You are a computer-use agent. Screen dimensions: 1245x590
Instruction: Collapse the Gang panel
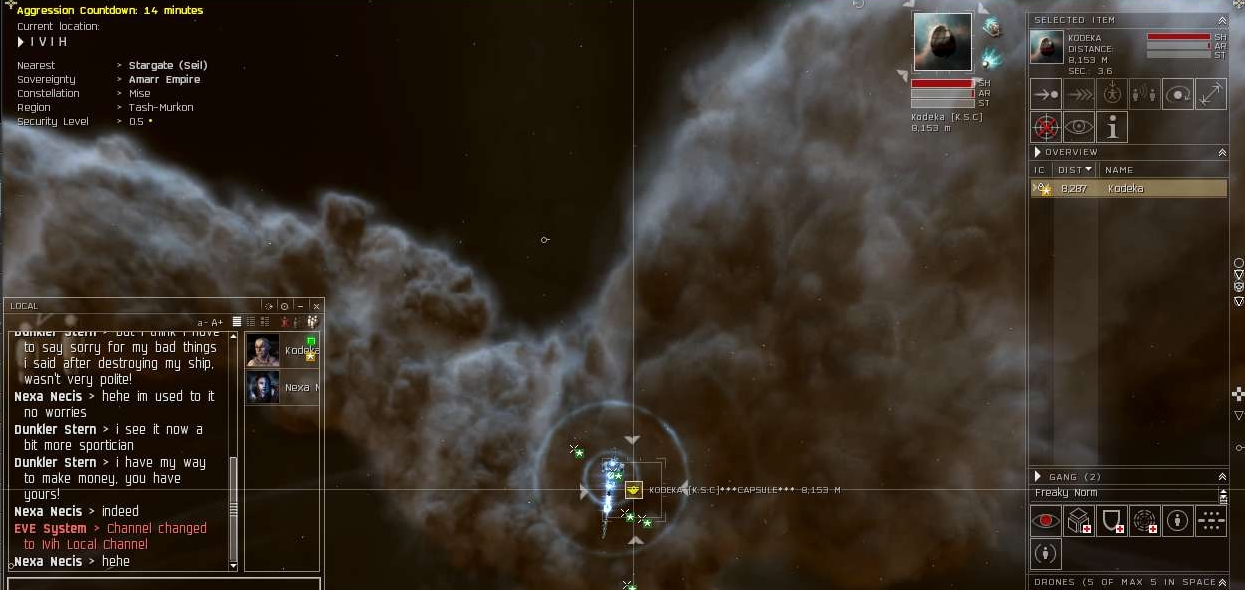(x=1222, y=477)
